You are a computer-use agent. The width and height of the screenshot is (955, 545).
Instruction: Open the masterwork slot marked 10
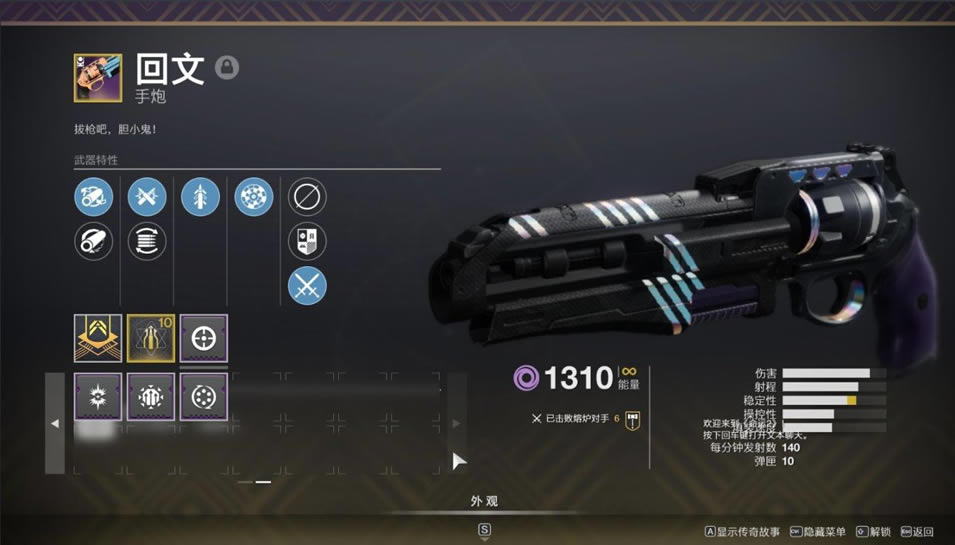[x=151, y=338]
